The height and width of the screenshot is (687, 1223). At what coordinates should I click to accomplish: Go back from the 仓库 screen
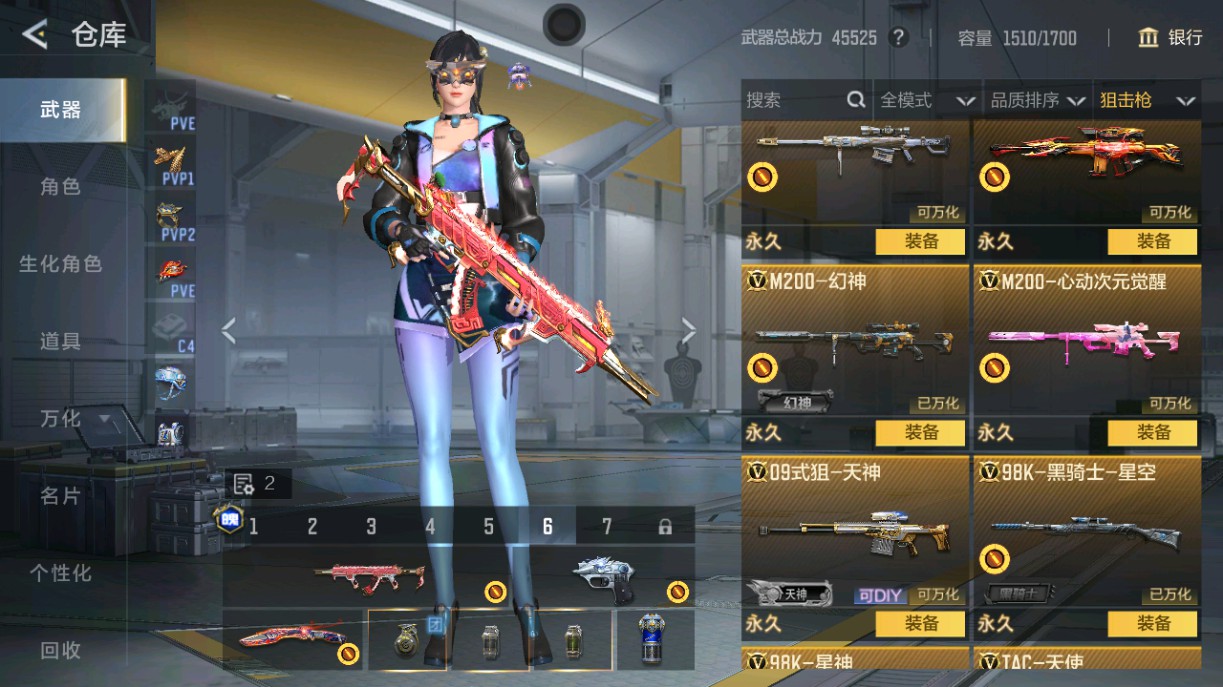pos(35,36)
